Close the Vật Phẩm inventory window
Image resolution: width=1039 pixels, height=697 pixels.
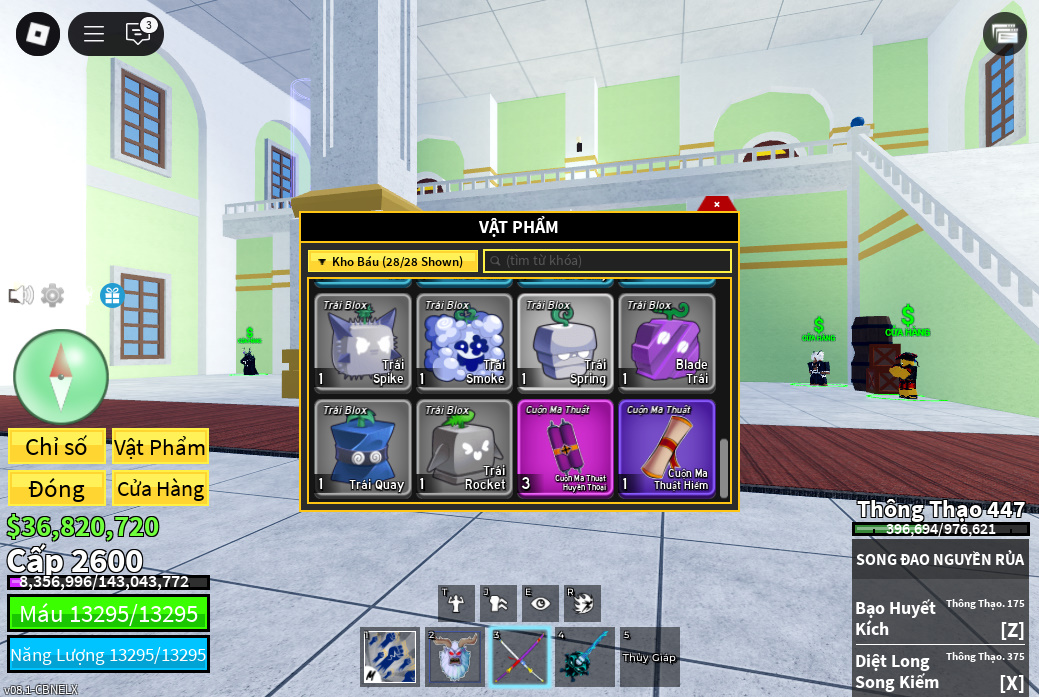[x=716, y=204]
